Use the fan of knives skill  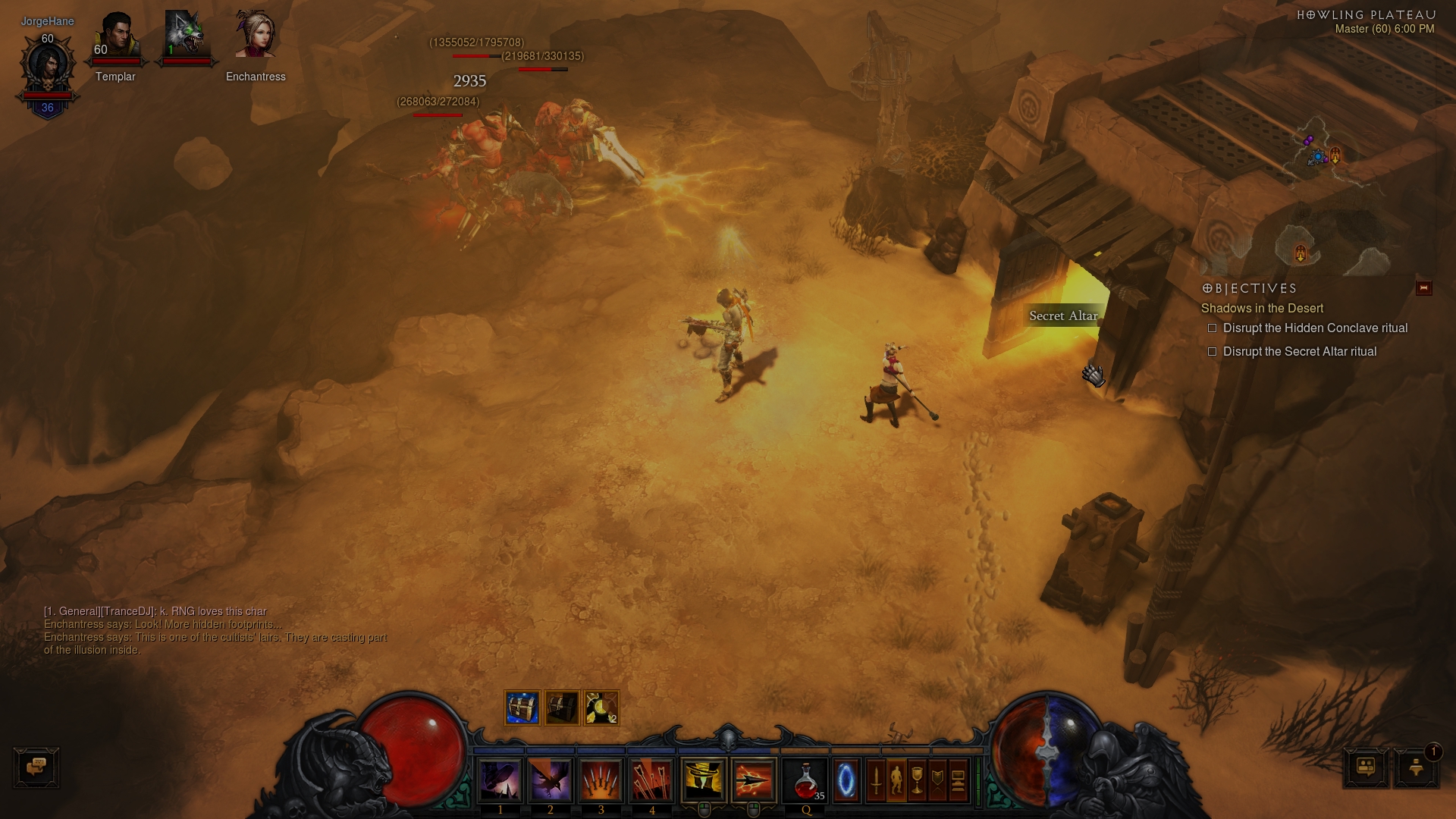pyautogui.click(x=601, y=780)
